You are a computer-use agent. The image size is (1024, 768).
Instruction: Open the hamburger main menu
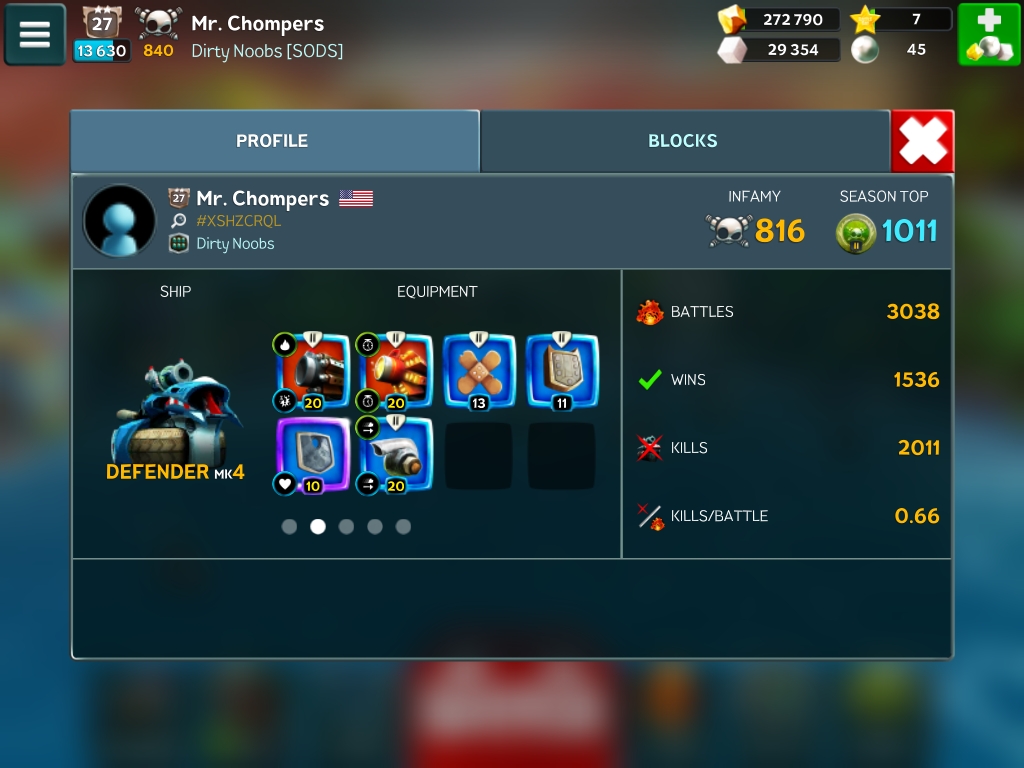(35, 35)
